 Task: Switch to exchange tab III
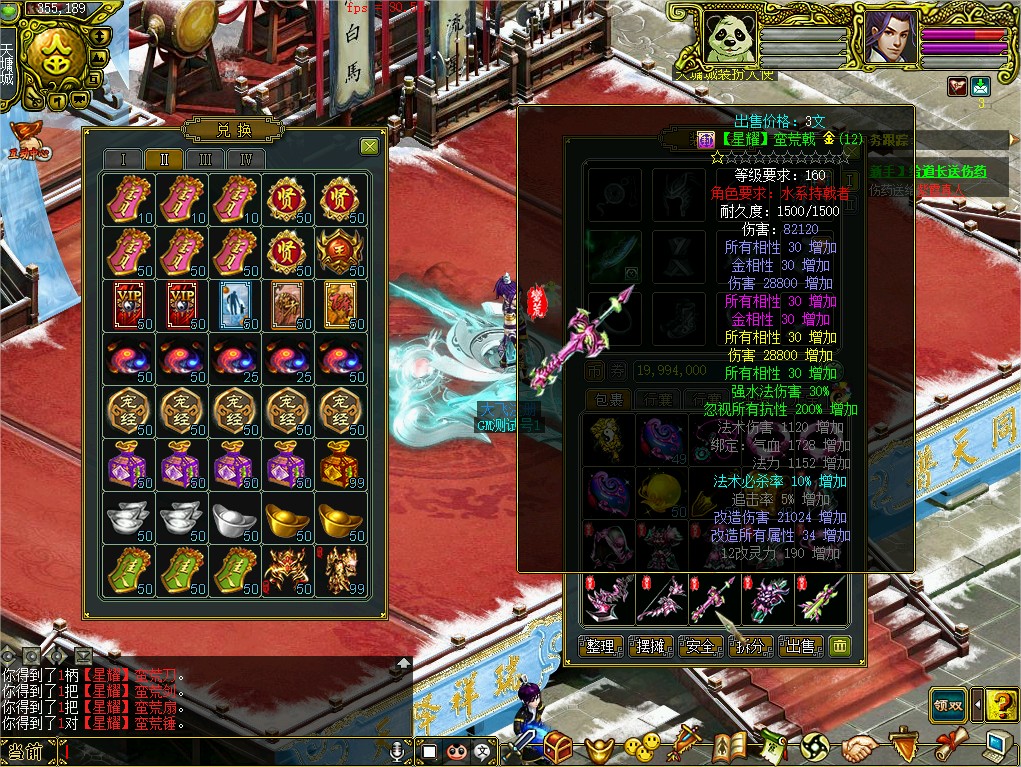[x=206, y=159]
